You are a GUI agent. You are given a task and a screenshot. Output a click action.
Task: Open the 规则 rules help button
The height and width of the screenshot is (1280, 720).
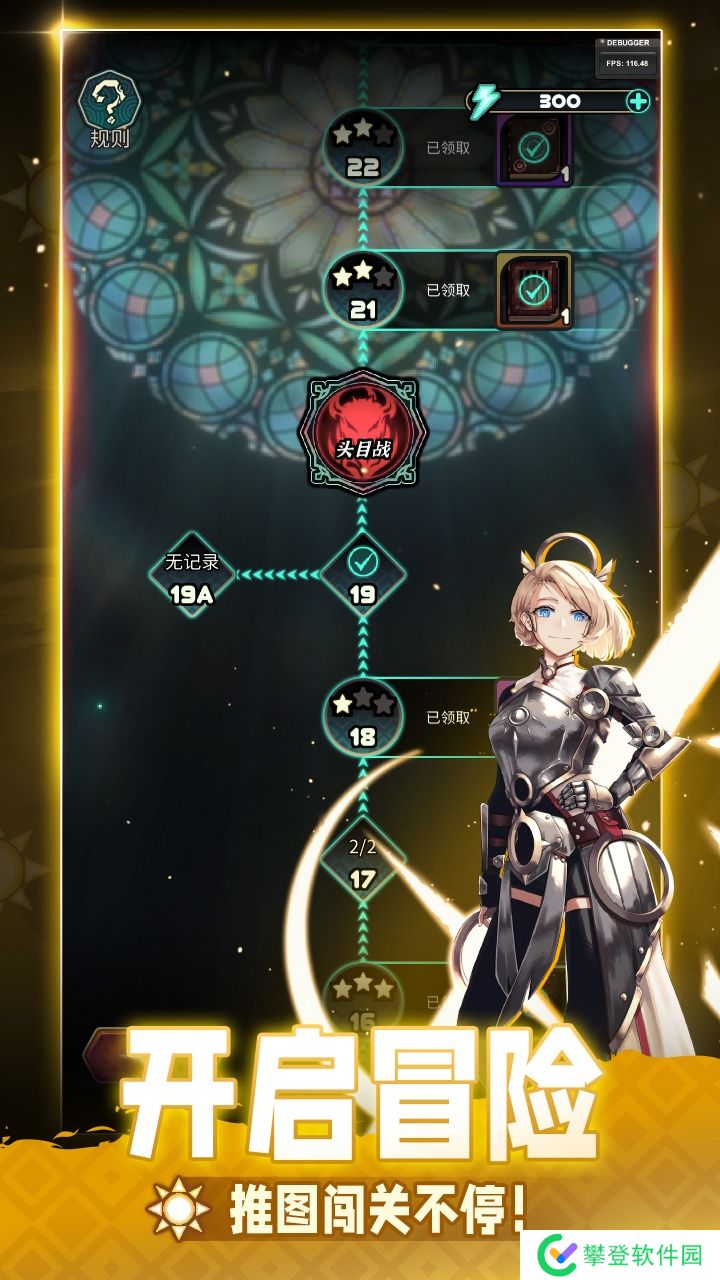(109, 111)
